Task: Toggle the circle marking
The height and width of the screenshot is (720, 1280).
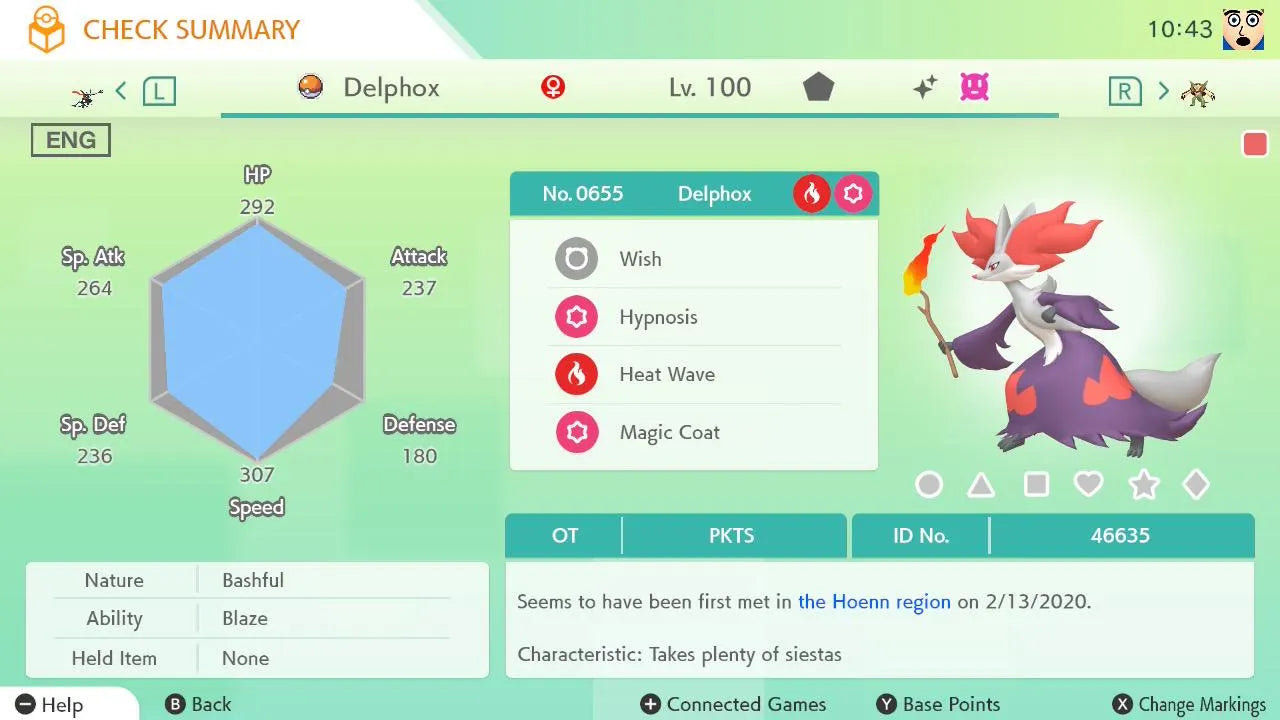Action: coord(929,485)
